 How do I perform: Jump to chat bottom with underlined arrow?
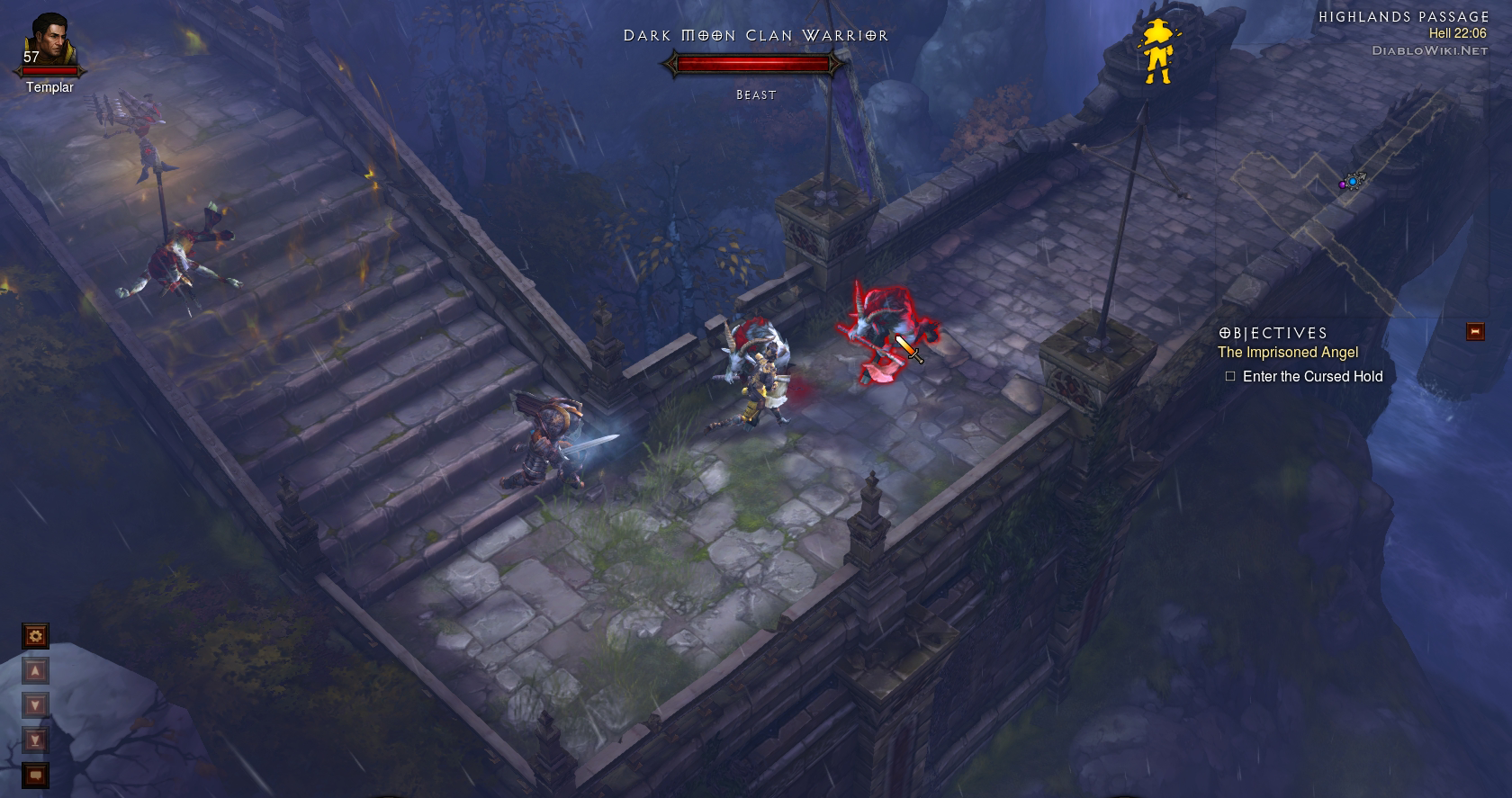35,740
